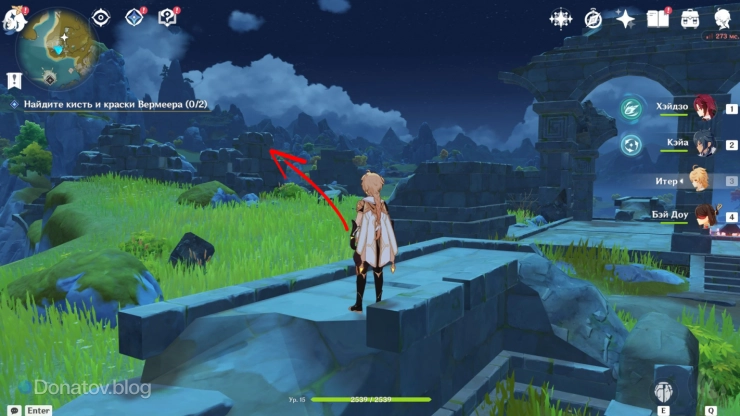Open the inventory backpack
Viewport: 740px width, 416px height.
click(690, 19)
